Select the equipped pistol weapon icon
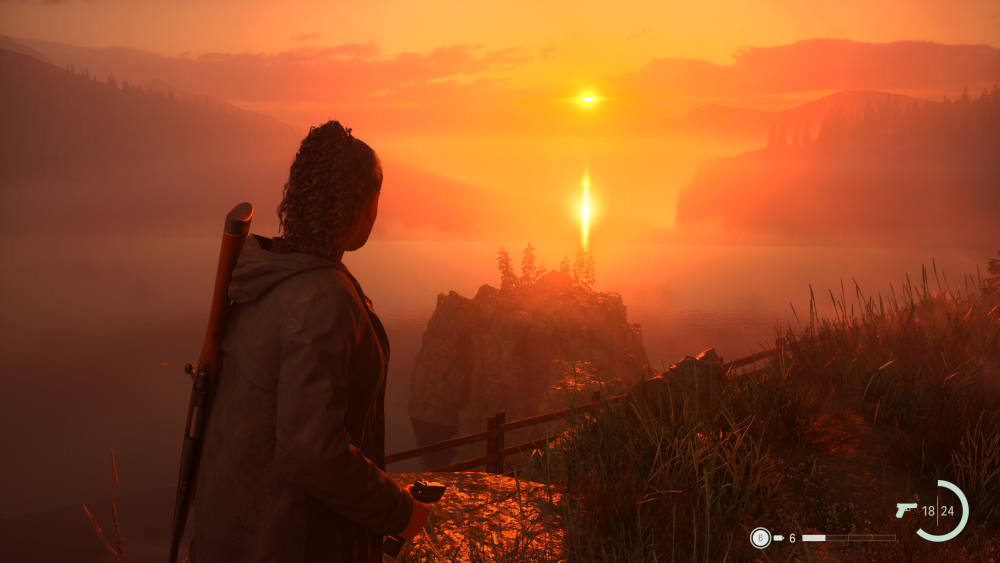 906,510
